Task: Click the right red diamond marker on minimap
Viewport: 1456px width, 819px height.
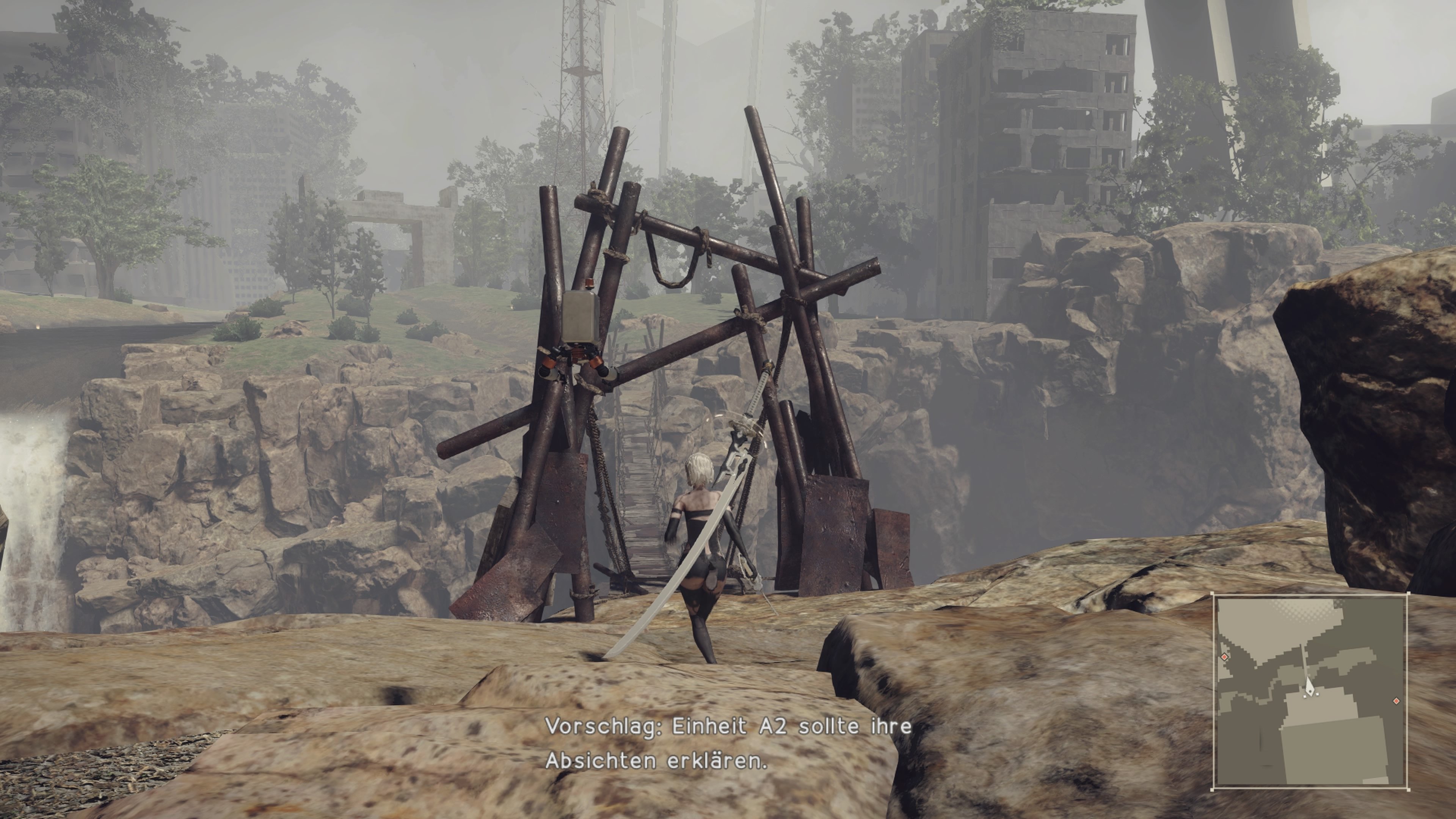Action: click(1396, 701)
